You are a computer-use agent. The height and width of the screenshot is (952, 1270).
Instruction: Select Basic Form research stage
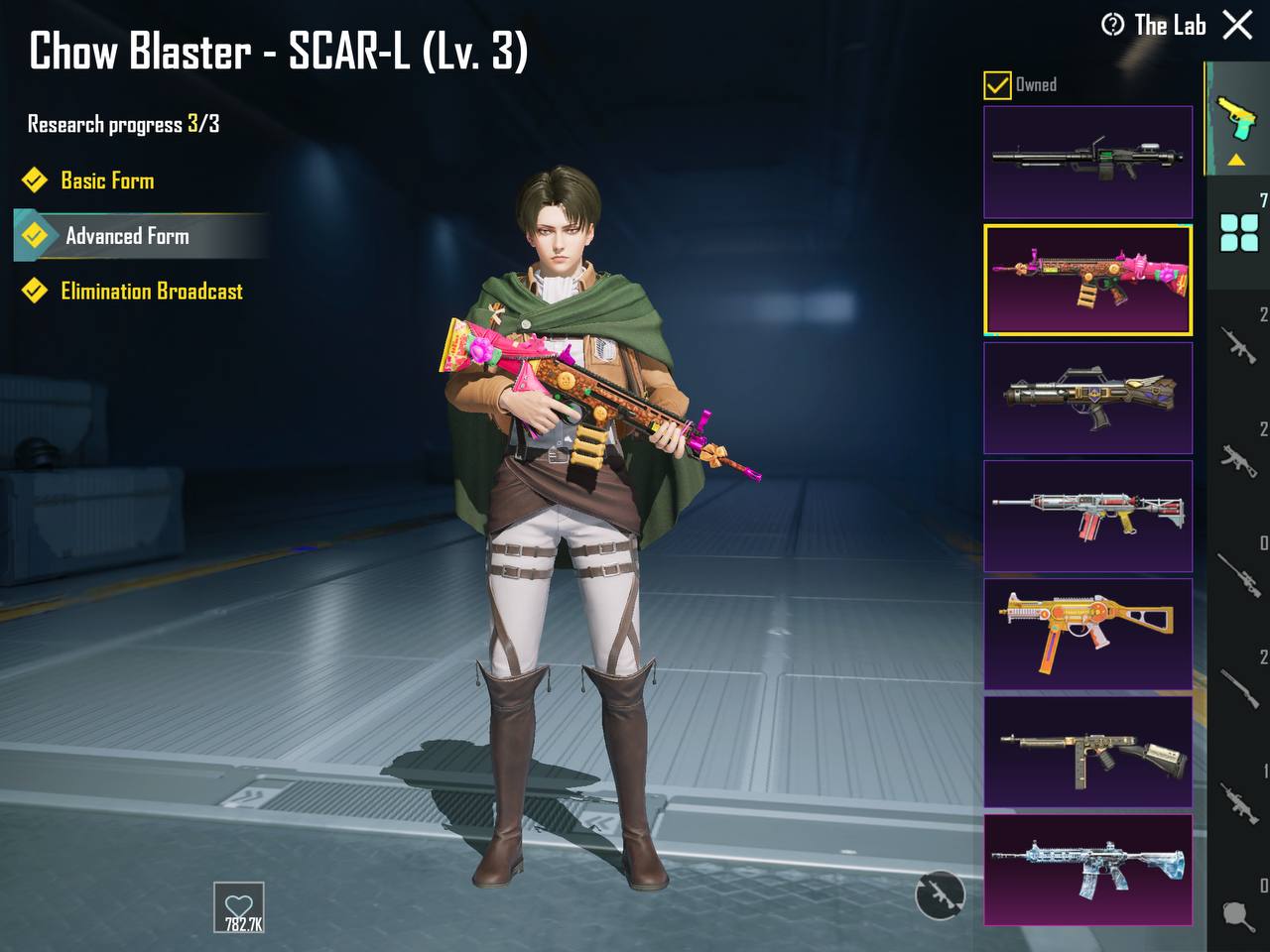pos(107,180)
